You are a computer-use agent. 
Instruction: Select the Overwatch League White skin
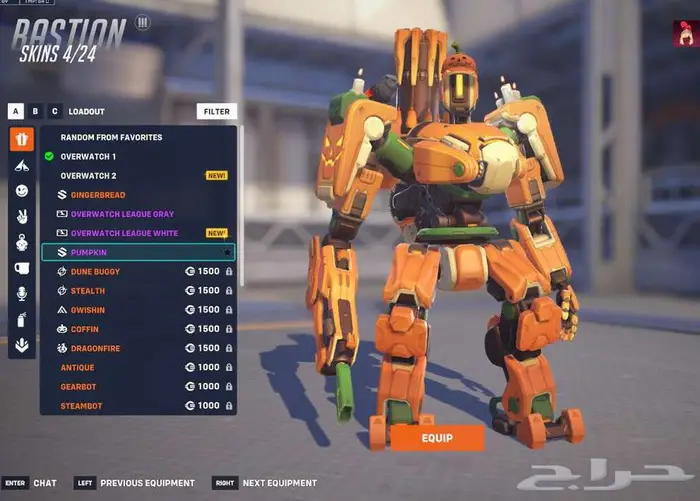(x=124, y=233)
